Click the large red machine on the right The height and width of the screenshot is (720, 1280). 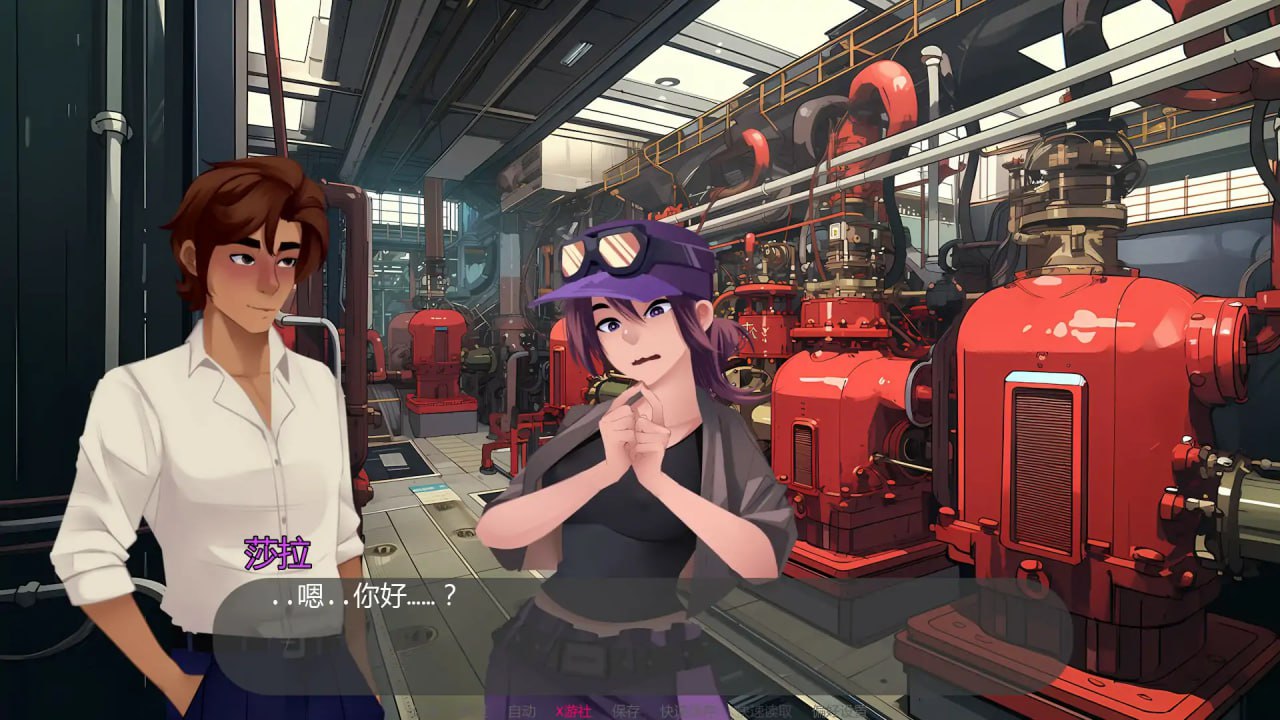(x=1050, y=420)
